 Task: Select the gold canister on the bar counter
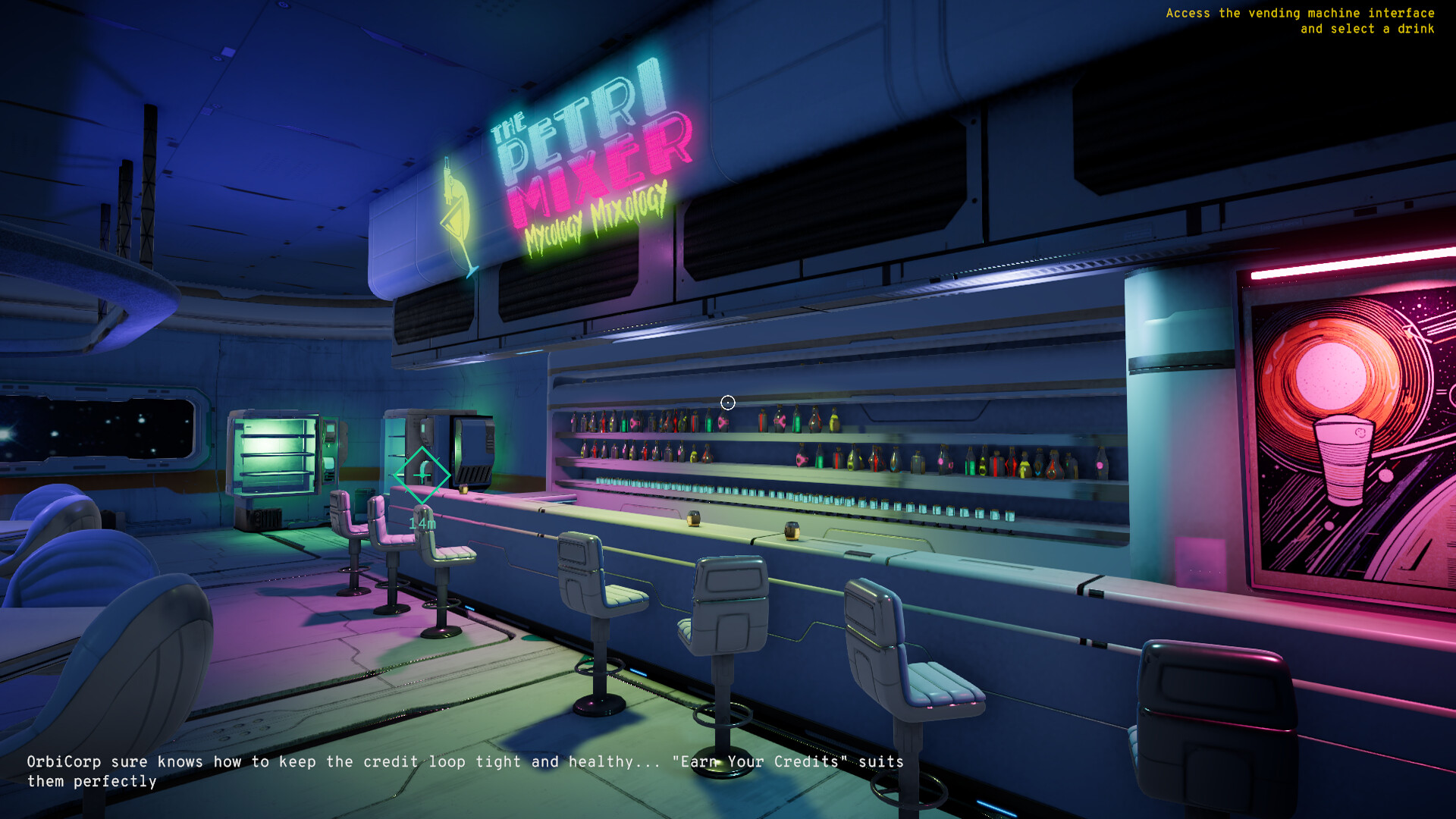694,519
